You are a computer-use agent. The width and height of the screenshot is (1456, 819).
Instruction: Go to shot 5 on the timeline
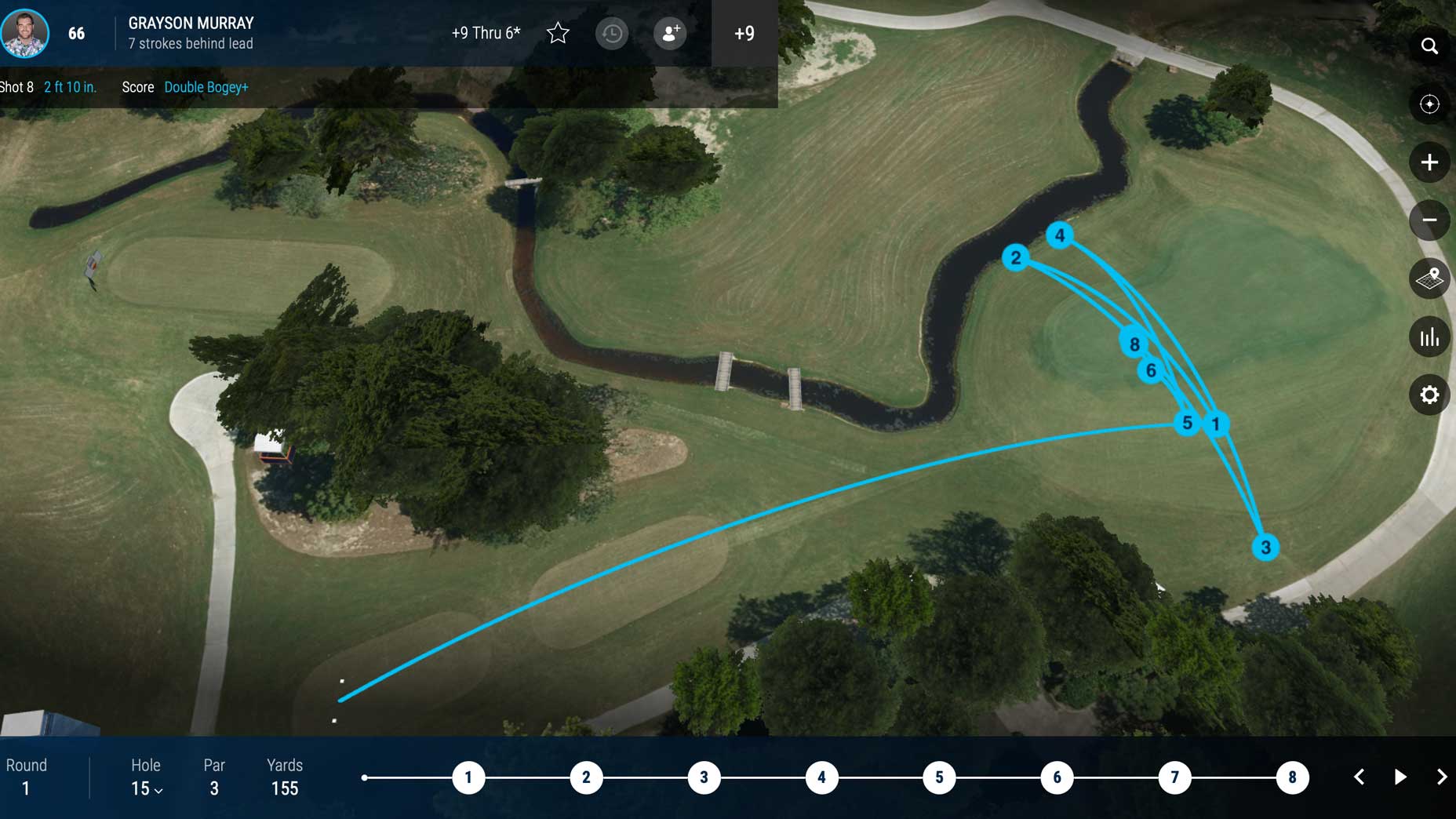coord(939,777)
